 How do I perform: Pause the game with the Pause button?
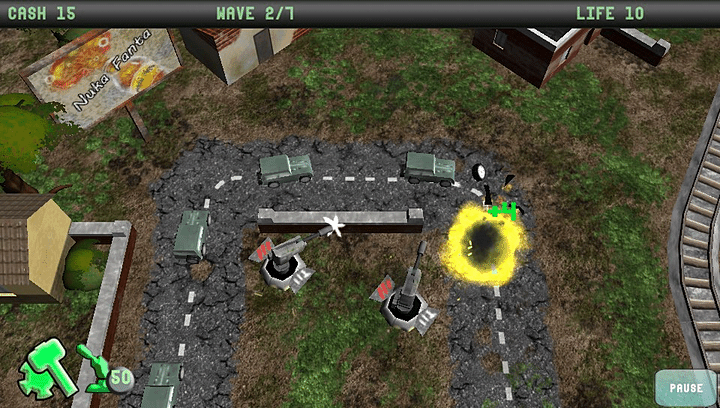pos(685,387)
